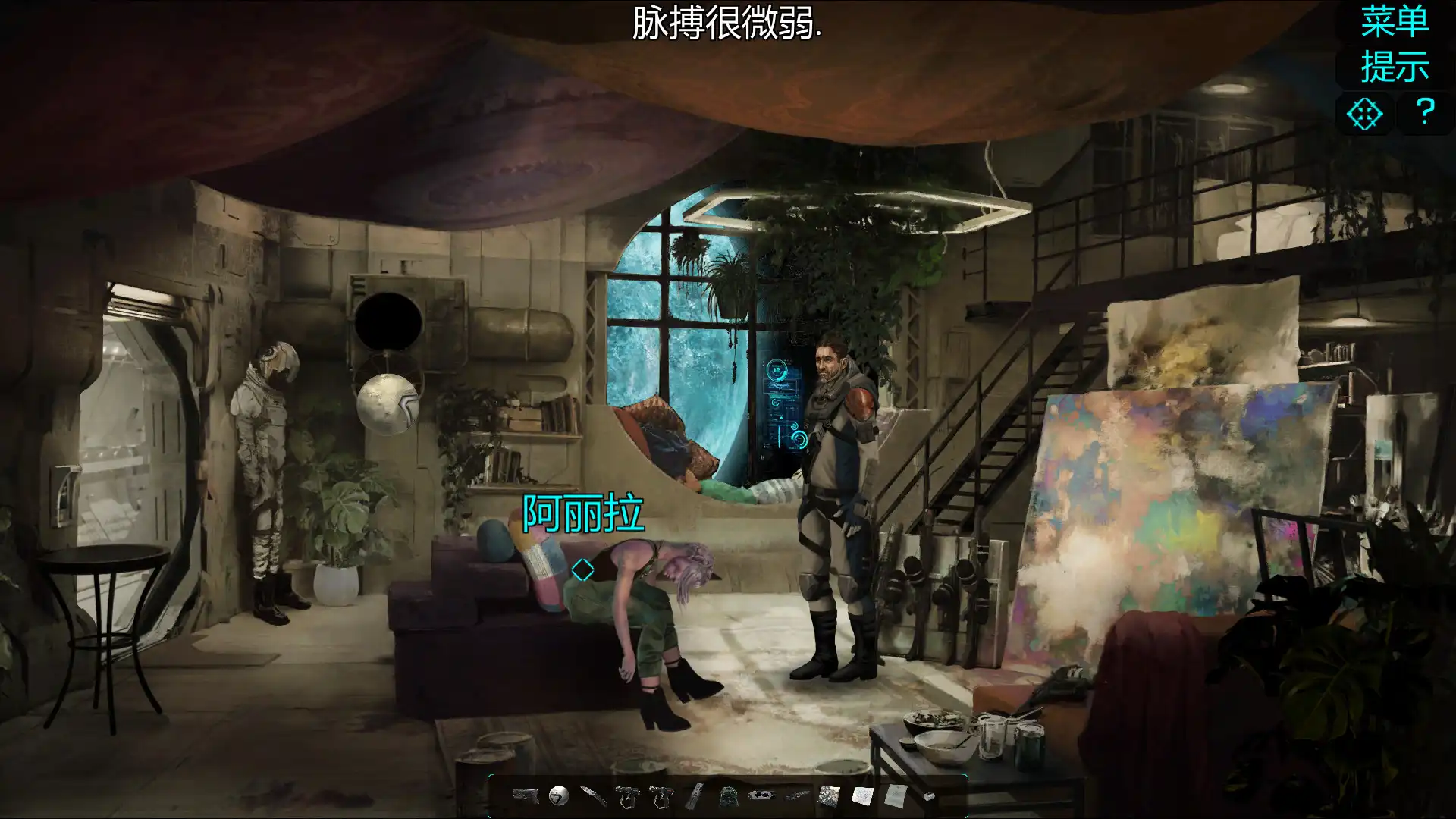Select the metallic orb inventory item
Viewport: 1456px width, 819px height.
(x=559, y=796)
